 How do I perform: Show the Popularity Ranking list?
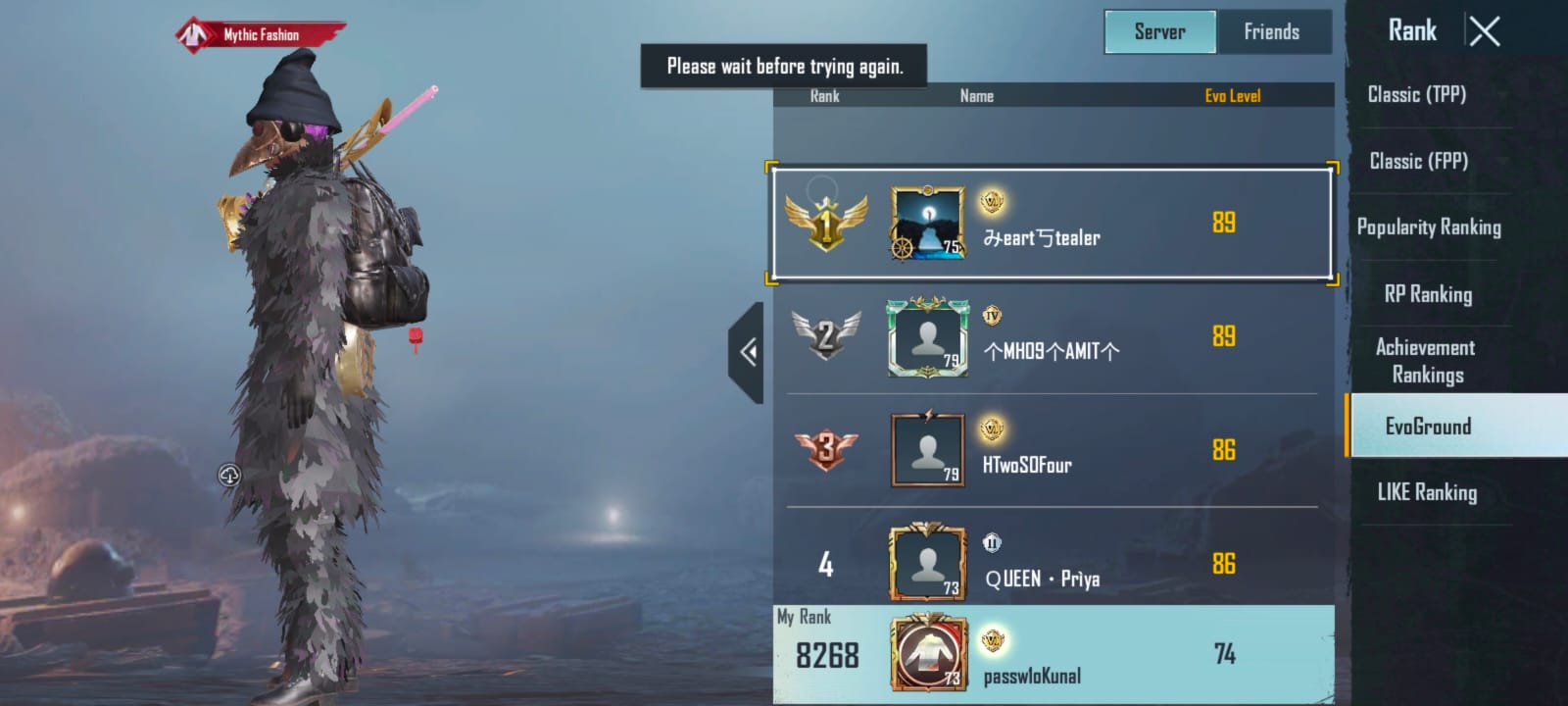pos(1428,227)
